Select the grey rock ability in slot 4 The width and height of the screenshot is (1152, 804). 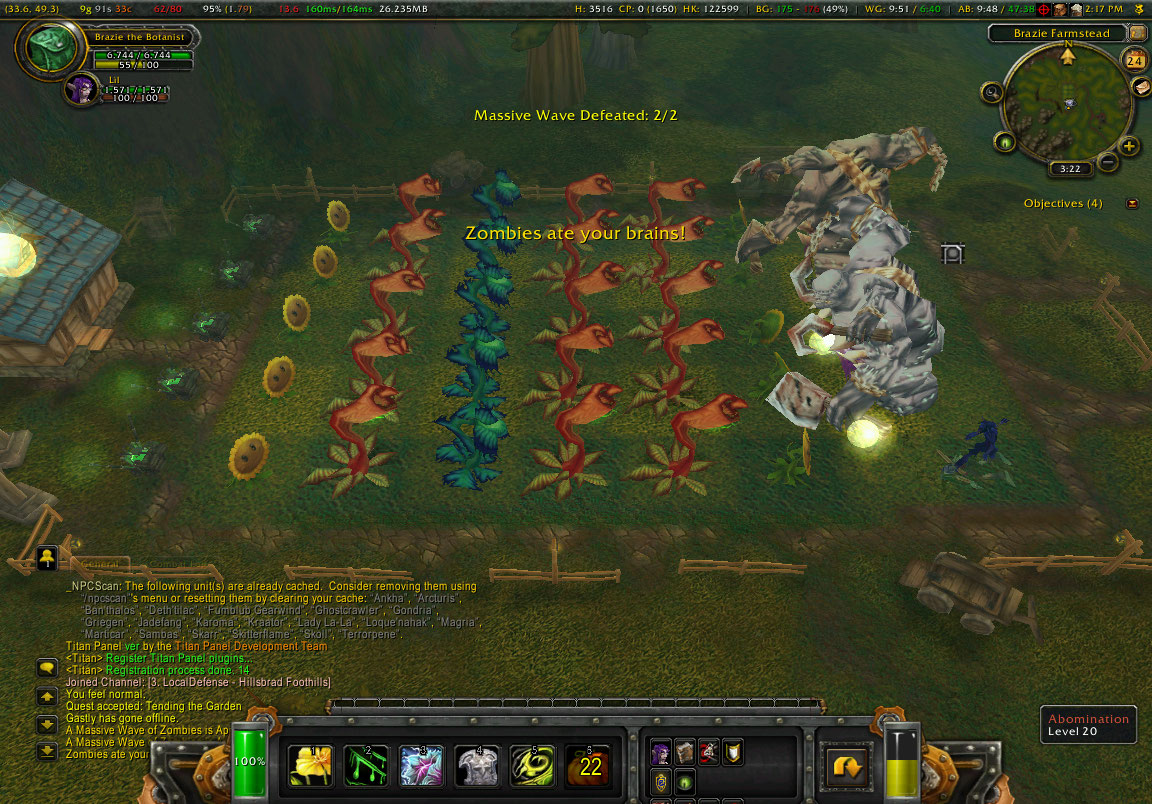[x=476, y=766]
